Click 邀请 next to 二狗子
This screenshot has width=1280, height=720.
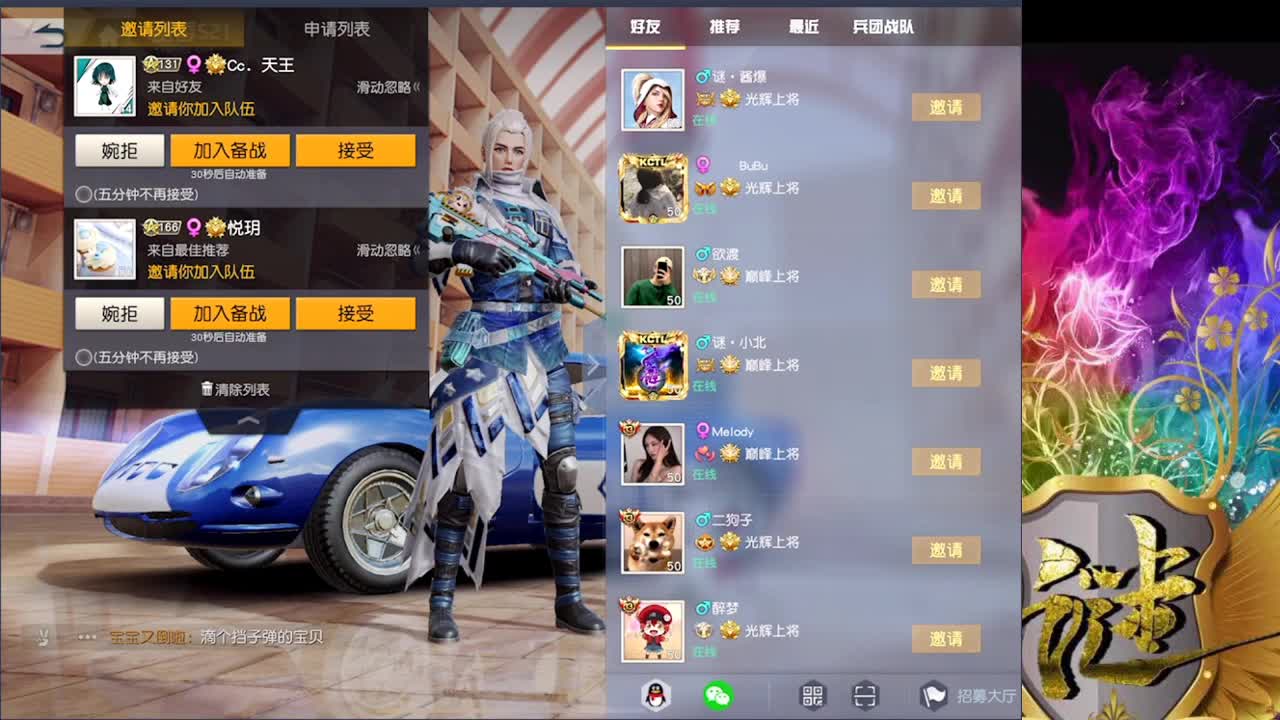pyautogui.click(x=946, y=550)
